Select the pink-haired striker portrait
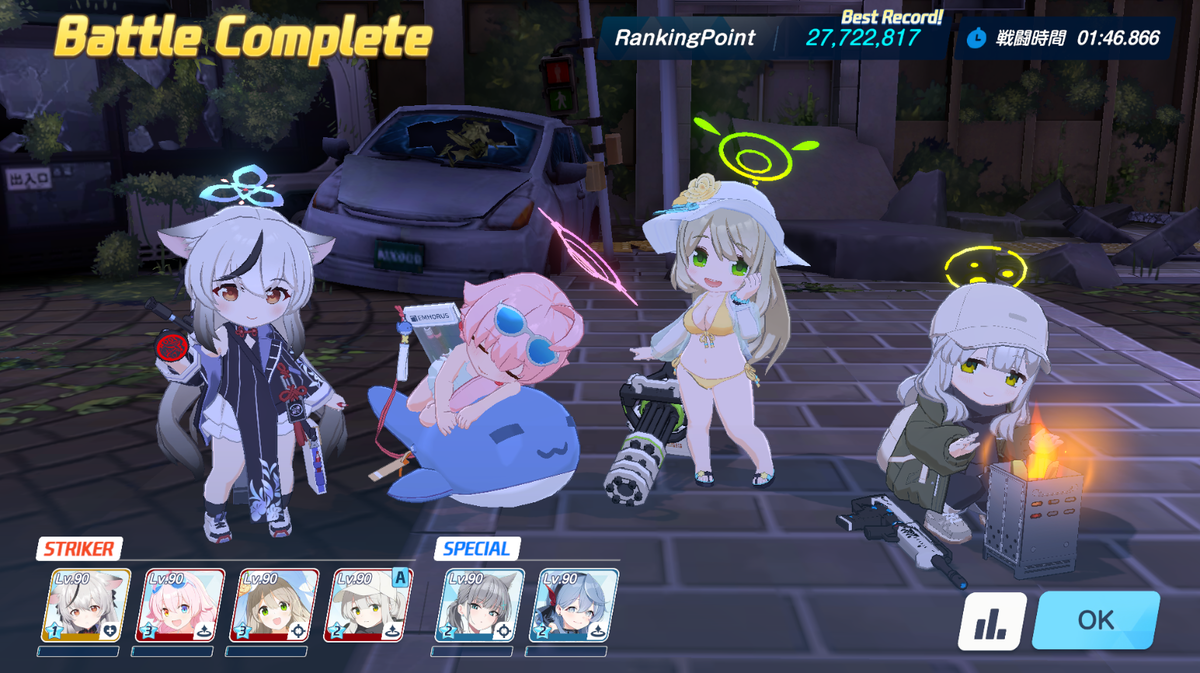 [185, 605]
